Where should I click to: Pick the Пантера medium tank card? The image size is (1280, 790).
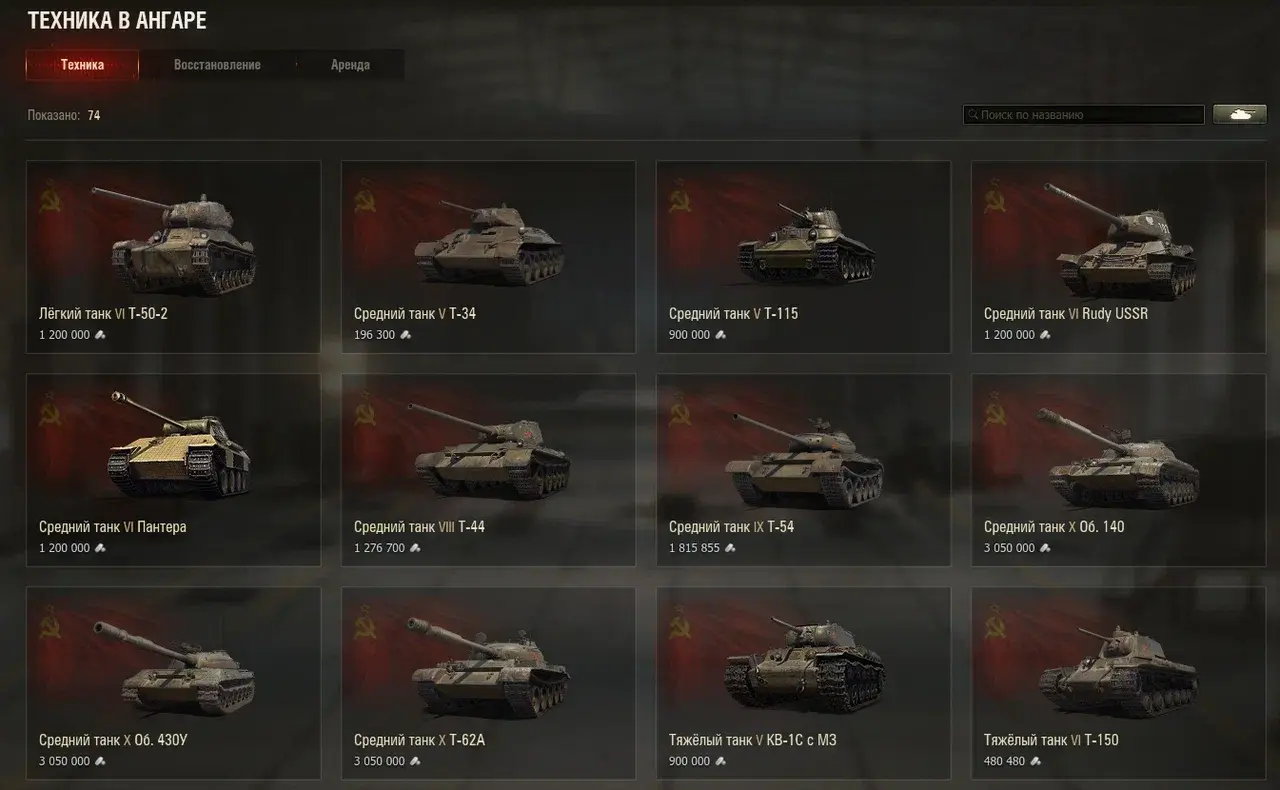(x=173, y=470)
